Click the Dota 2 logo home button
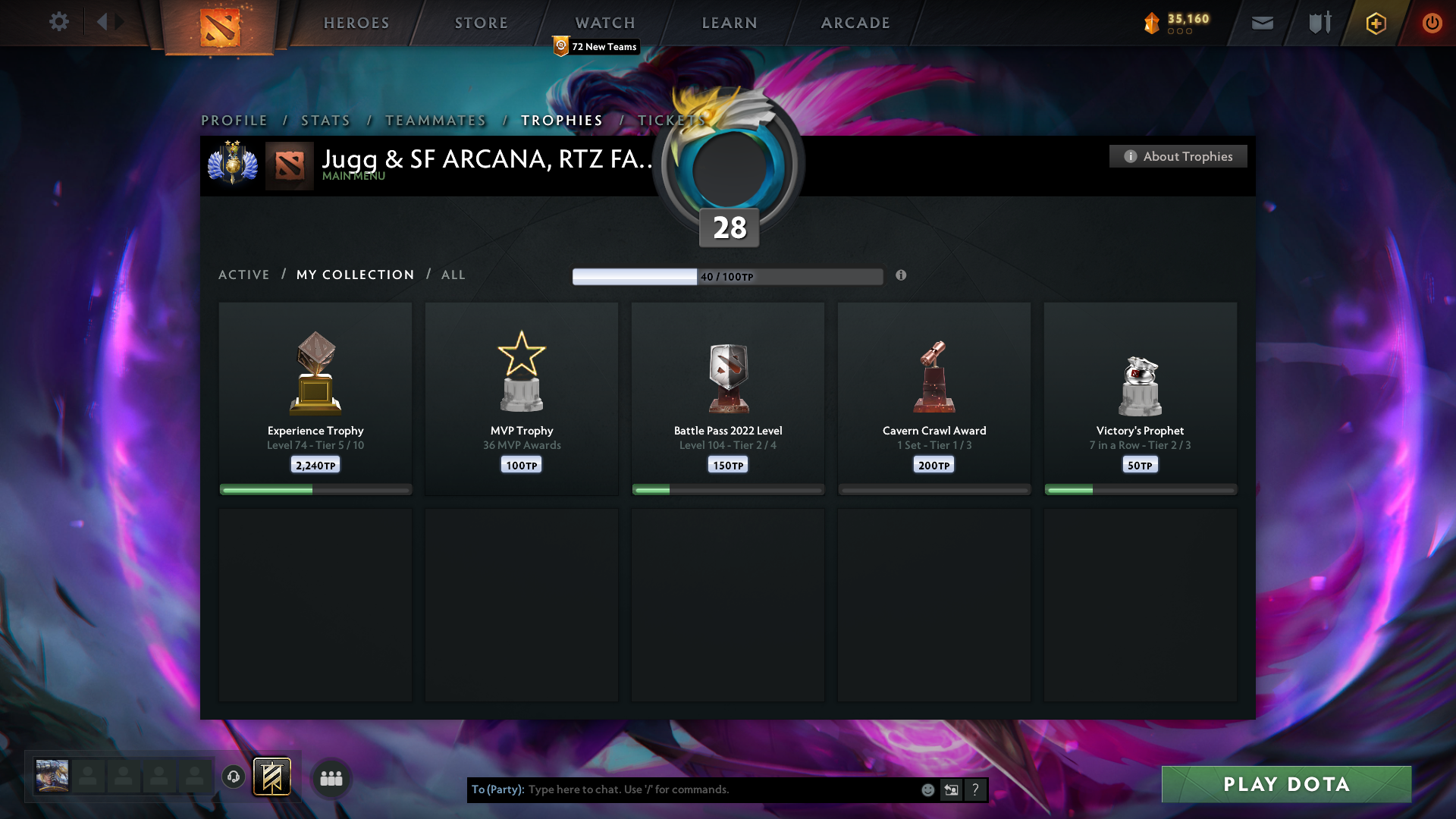Screen dimensions: 1456x819 pyautogui.click(x=220, y=27)
